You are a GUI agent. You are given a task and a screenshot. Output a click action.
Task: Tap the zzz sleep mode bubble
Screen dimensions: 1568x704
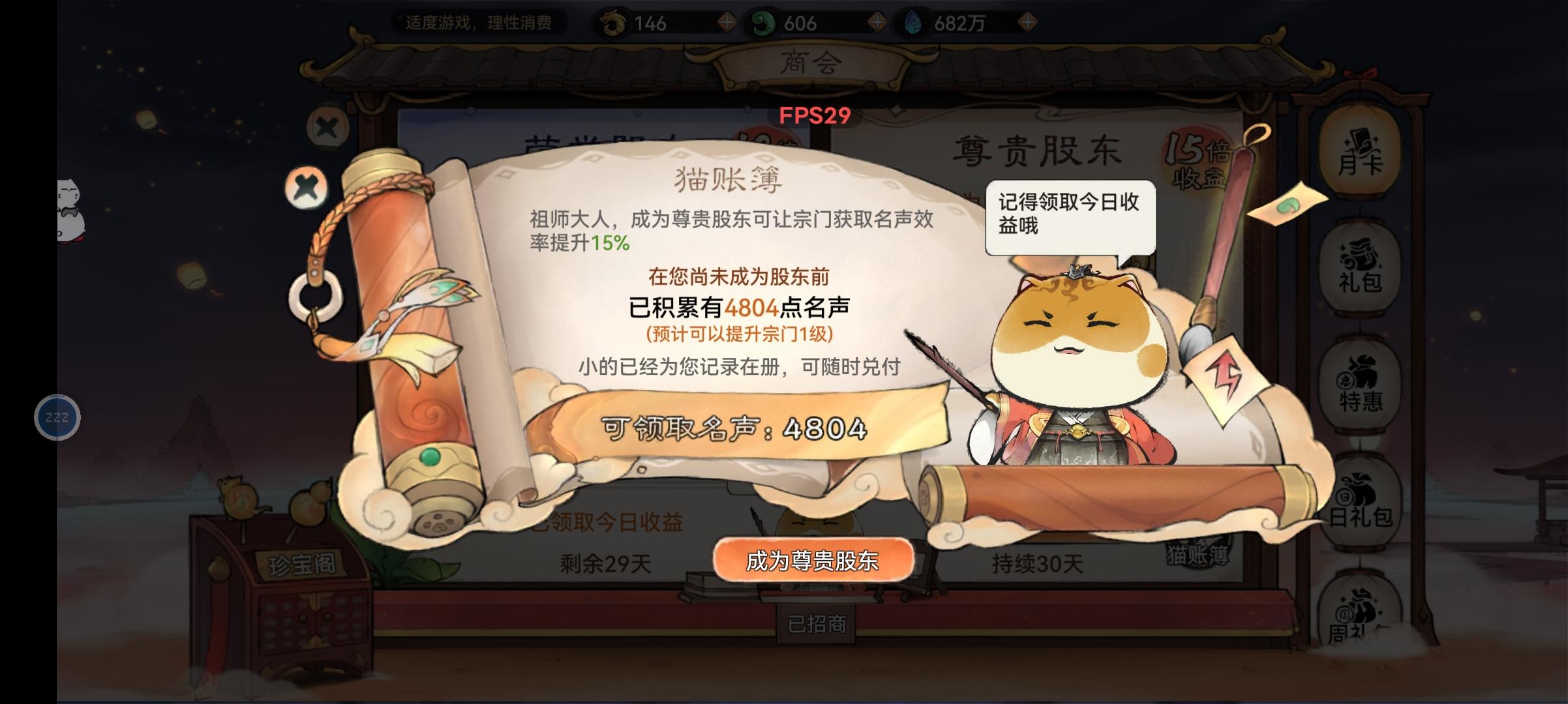57,417
